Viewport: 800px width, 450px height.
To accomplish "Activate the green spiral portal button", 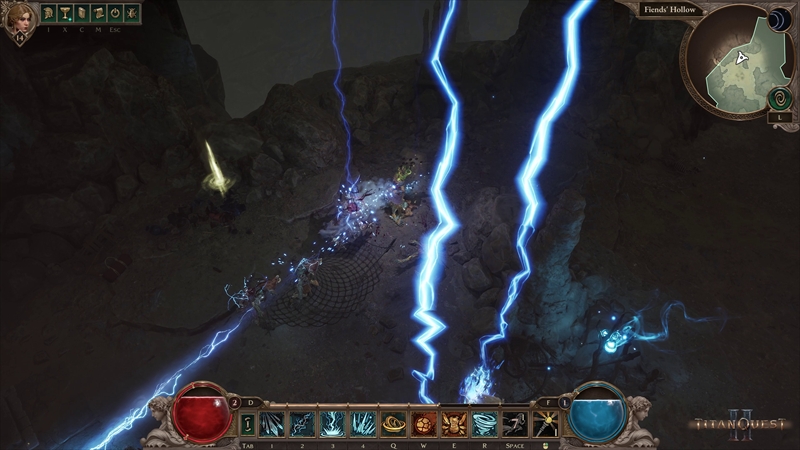I will click(779, 99).
